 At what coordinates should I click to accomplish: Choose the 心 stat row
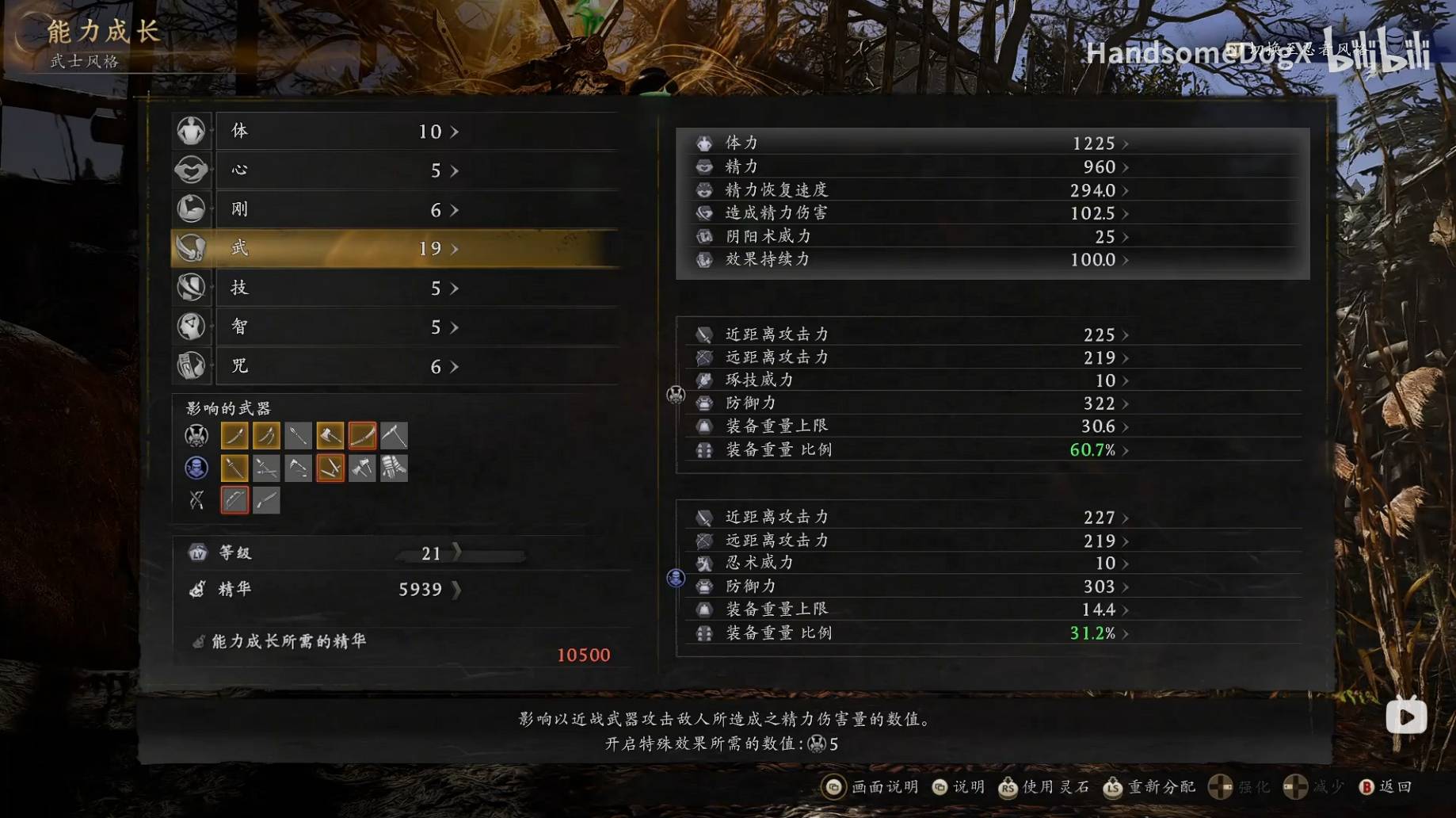coord(394,170)
